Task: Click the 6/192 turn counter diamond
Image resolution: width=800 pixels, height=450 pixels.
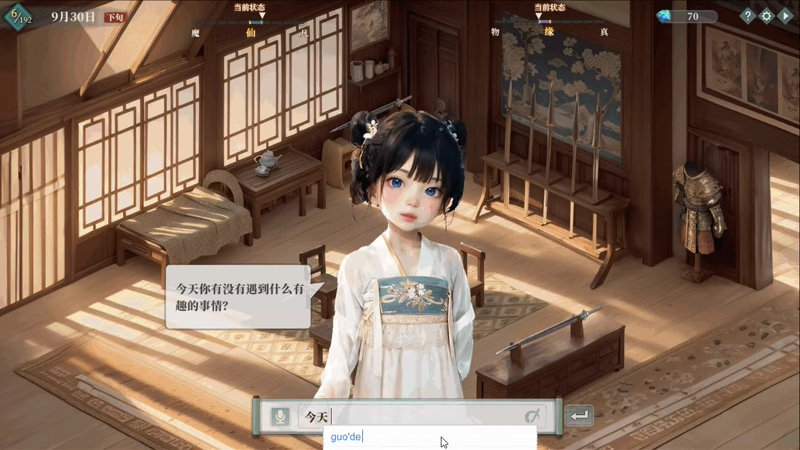Action: point(19,17)
